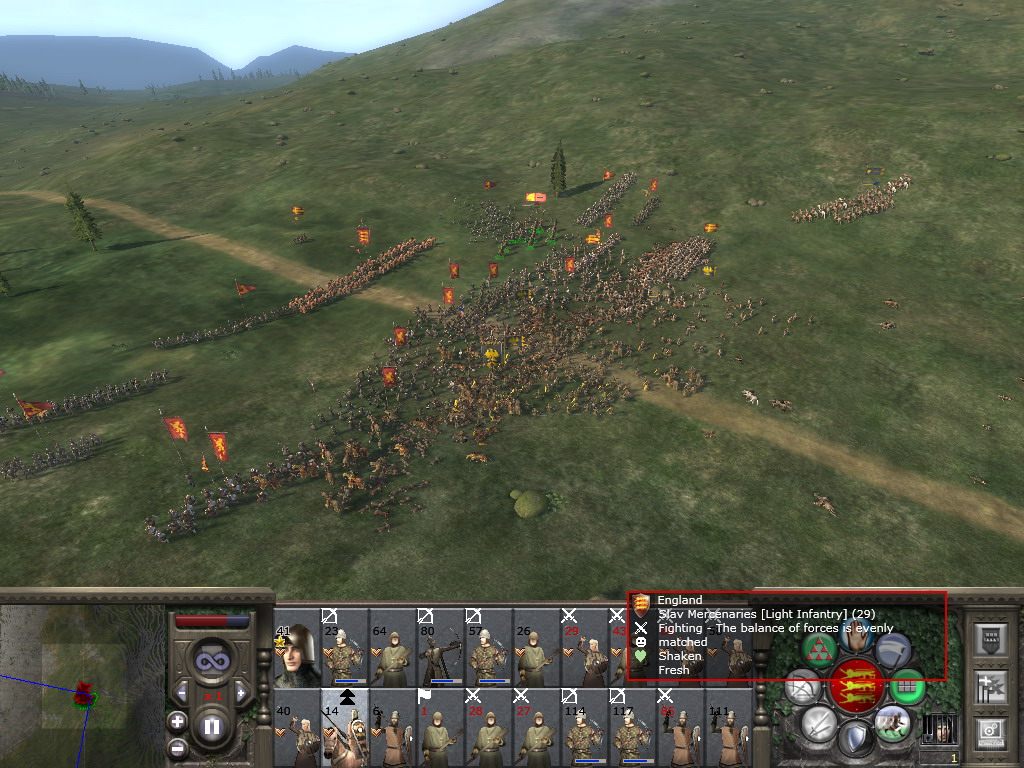Click the red England lions crest button
Viewport: 1024px width, 768px height.
[856, 687]
